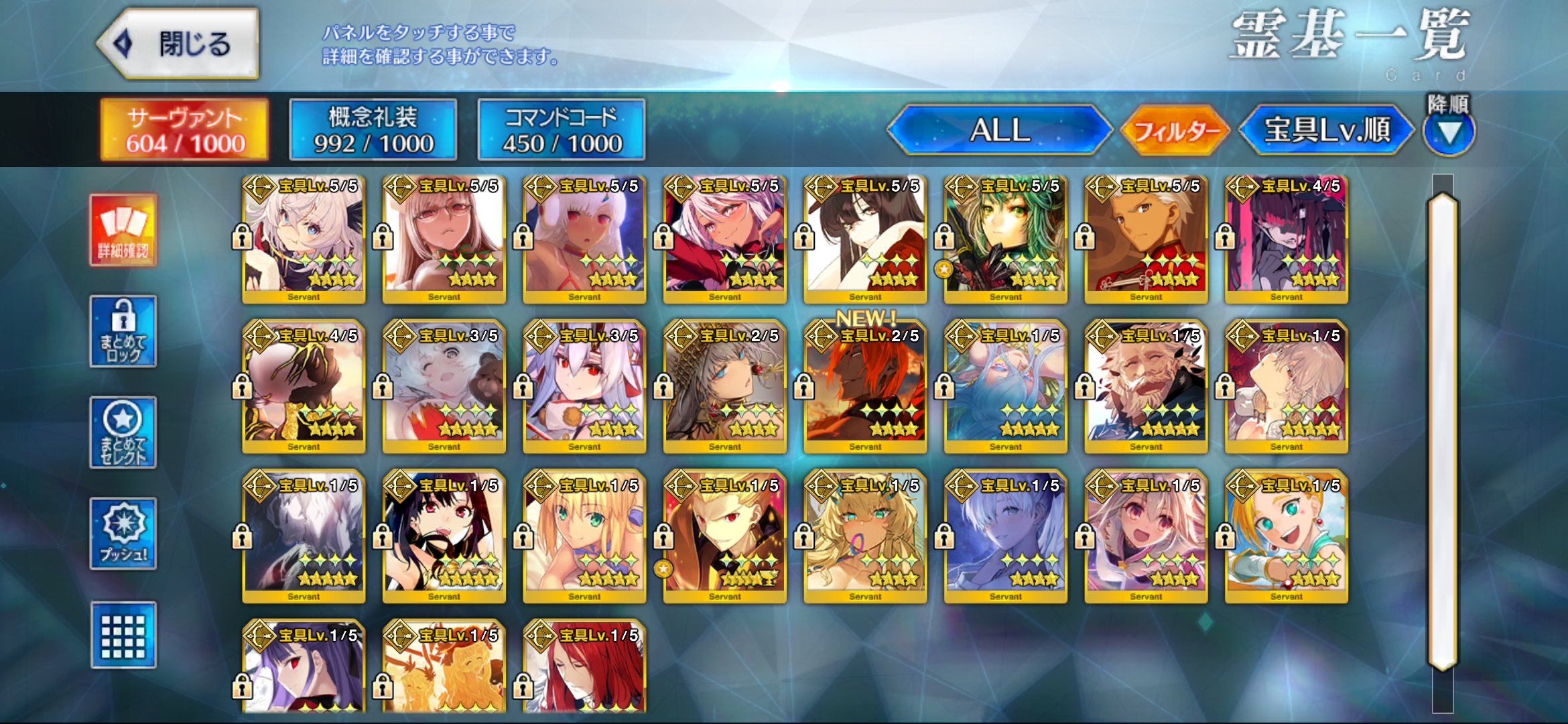Choose the まとめてロック bulk lock button
The height and width of the screenshot is (724, 1568).
123,331
